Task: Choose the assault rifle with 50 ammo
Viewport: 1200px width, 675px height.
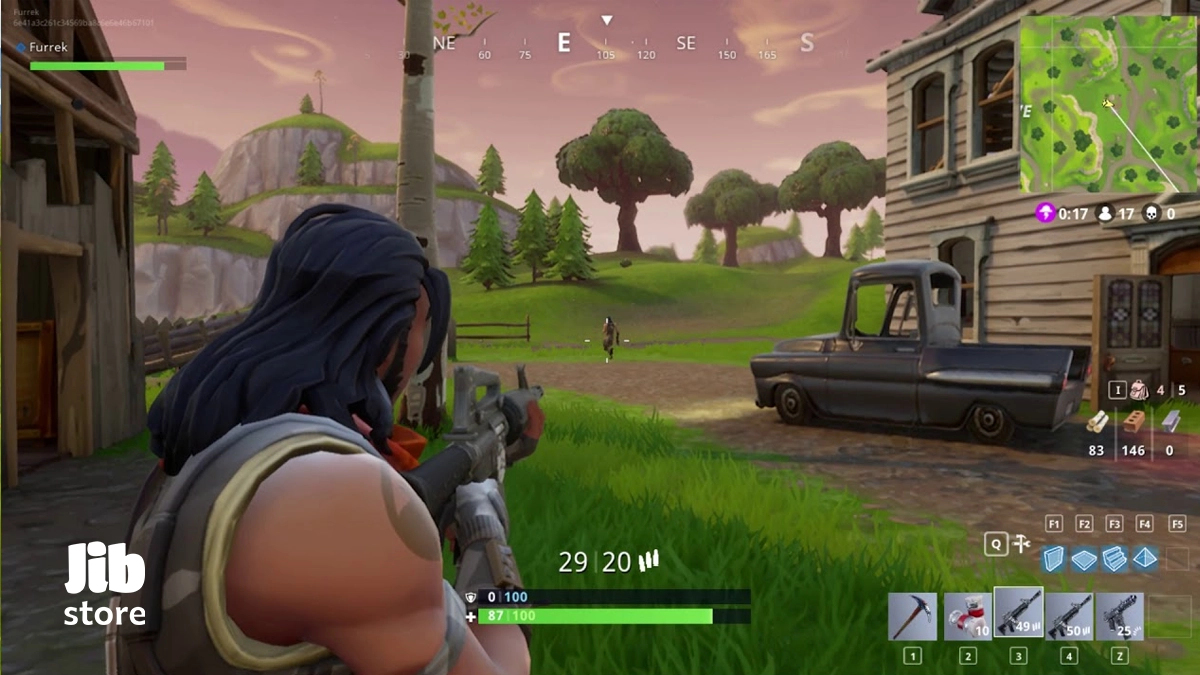Action: click(x=1069, y=616)
